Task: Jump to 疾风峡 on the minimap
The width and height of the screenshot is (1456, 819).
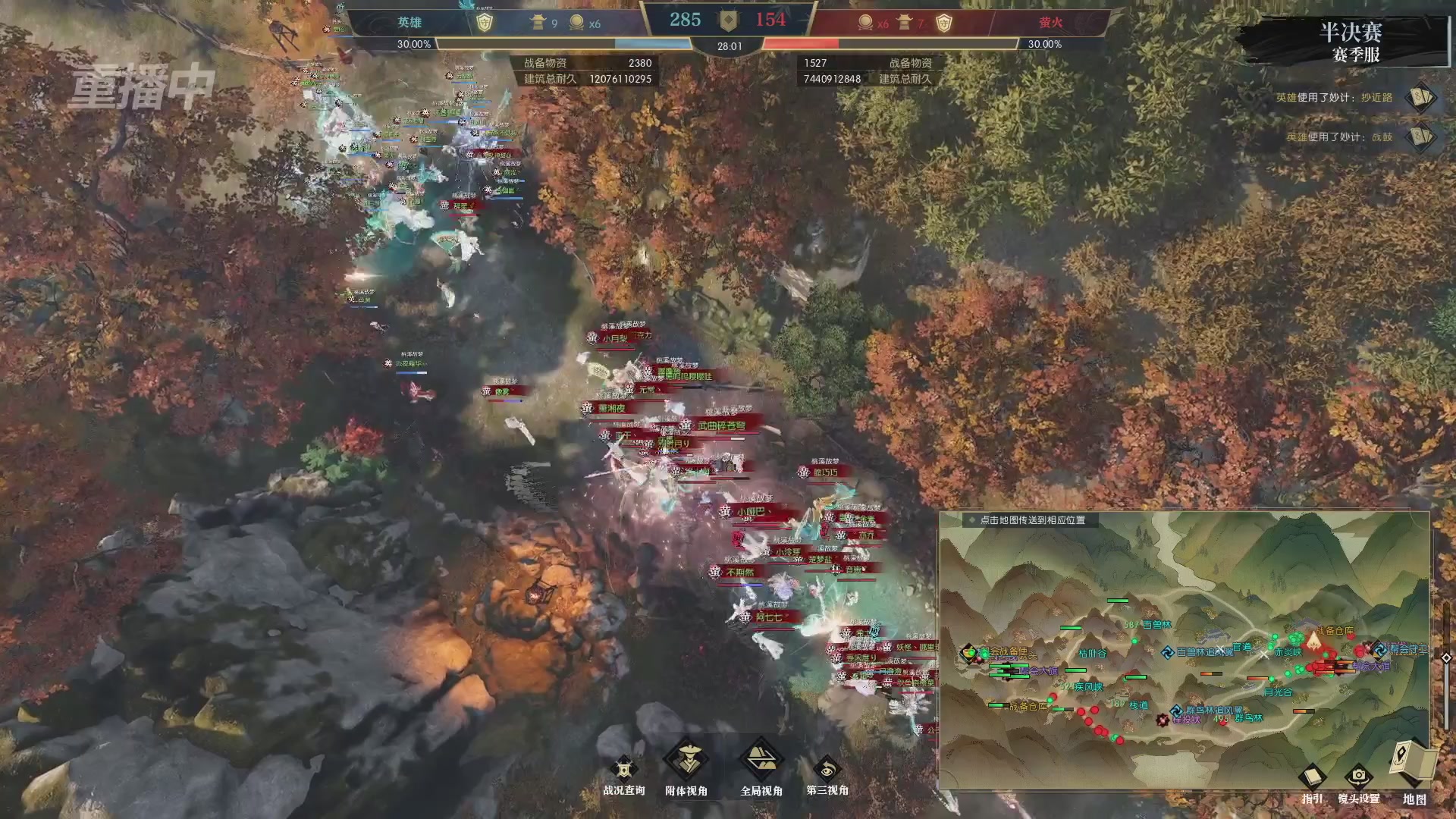Action: tap(1087, 687)
